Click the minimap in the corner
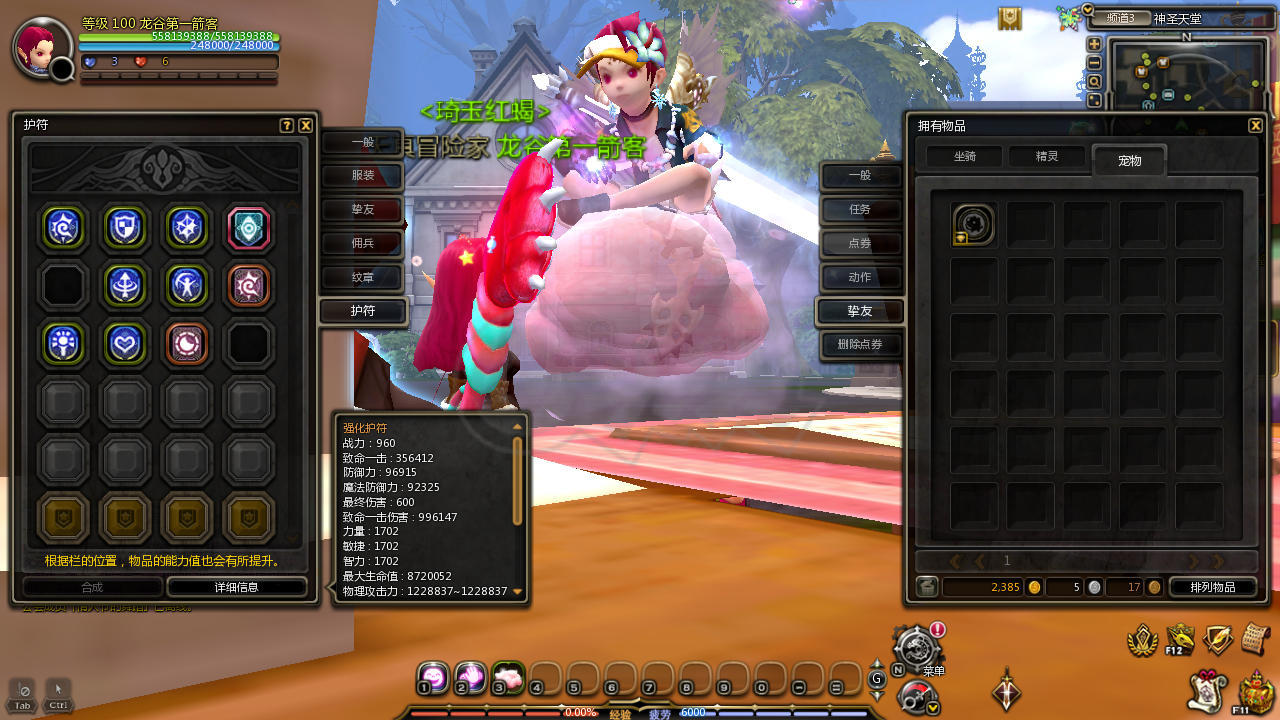This screenshot has width=1280, height=720. (x=1187, y=76)
